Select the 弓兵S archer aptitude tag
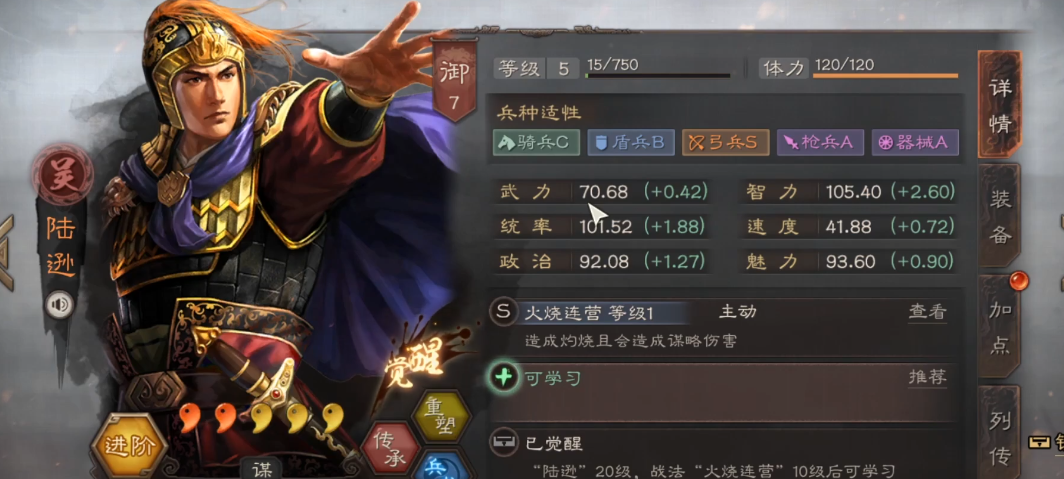Viewport: 1064px width, 479px height. point(725,142)
